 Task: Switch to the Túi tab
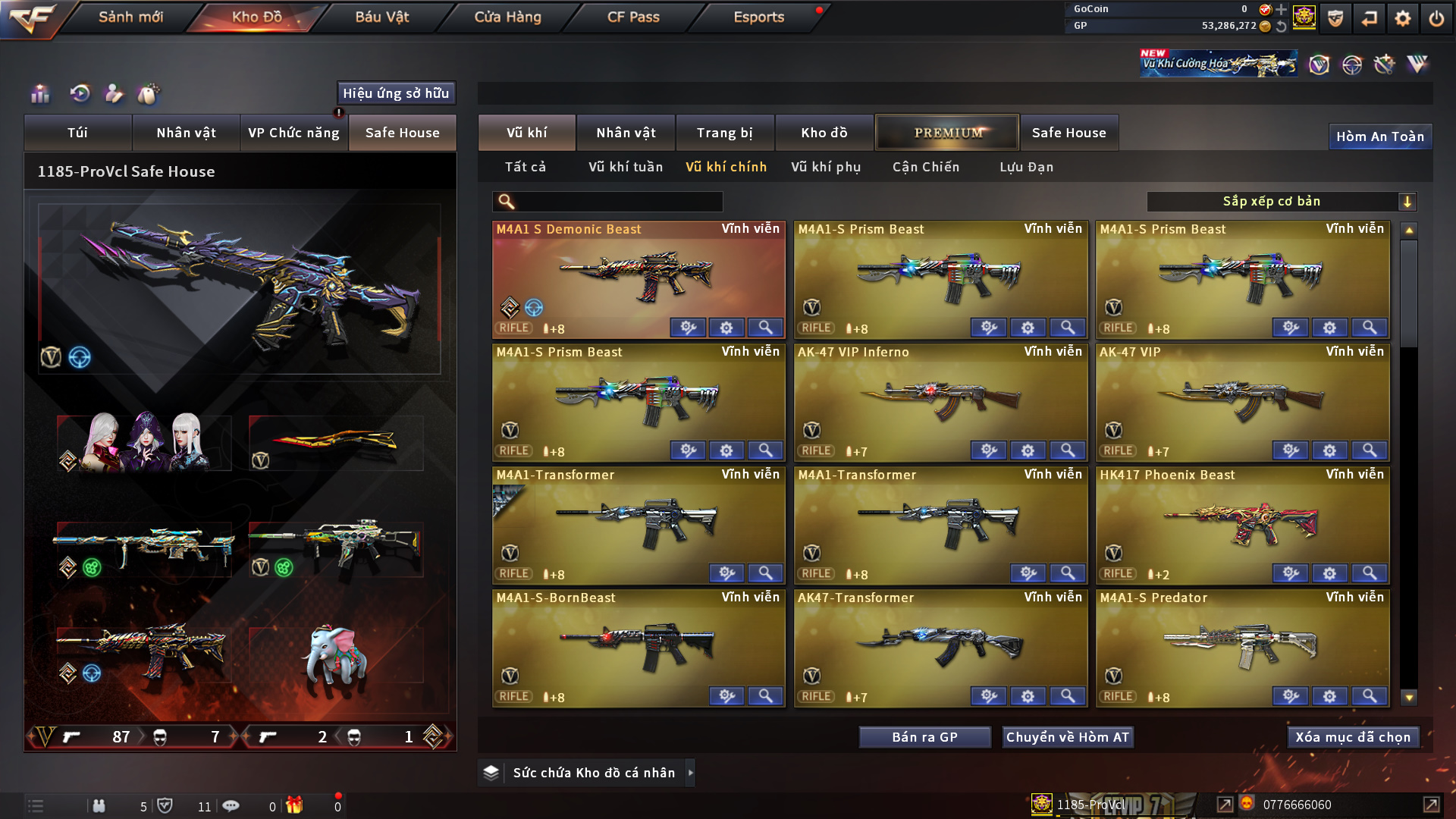point(77,133)
